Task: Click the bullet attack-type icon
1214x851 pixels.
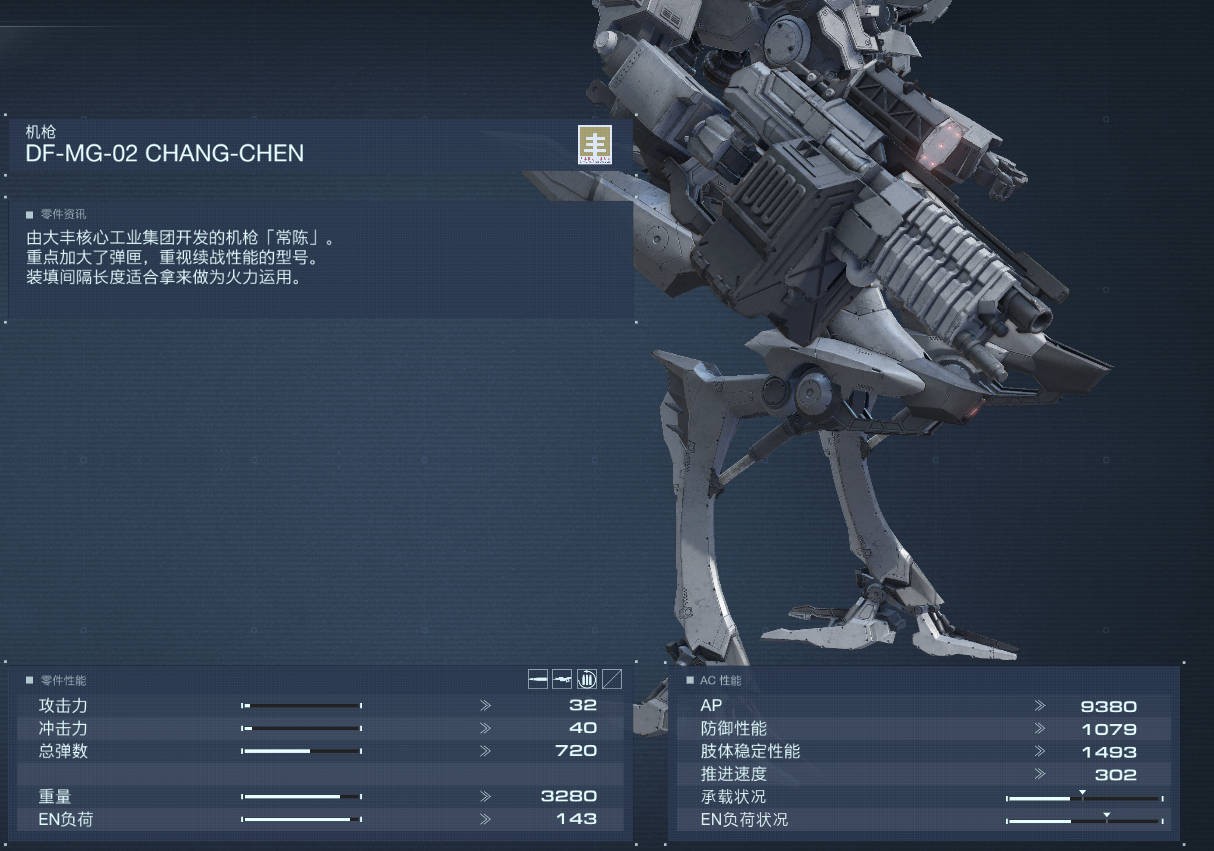Action: coord(538,680)
